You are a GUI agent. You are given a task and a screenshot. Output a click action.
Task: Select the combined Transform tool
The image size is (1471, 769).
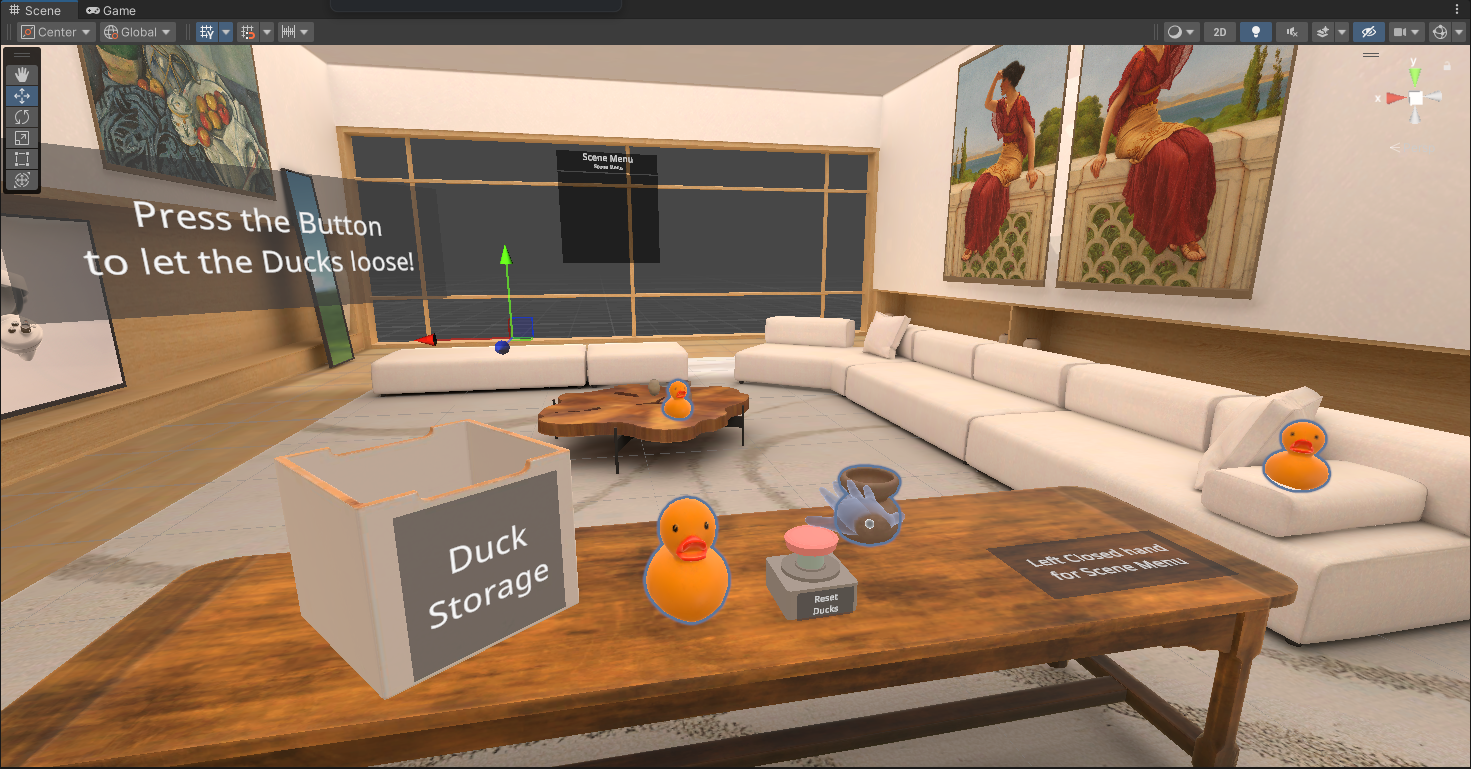coord(22,180)
